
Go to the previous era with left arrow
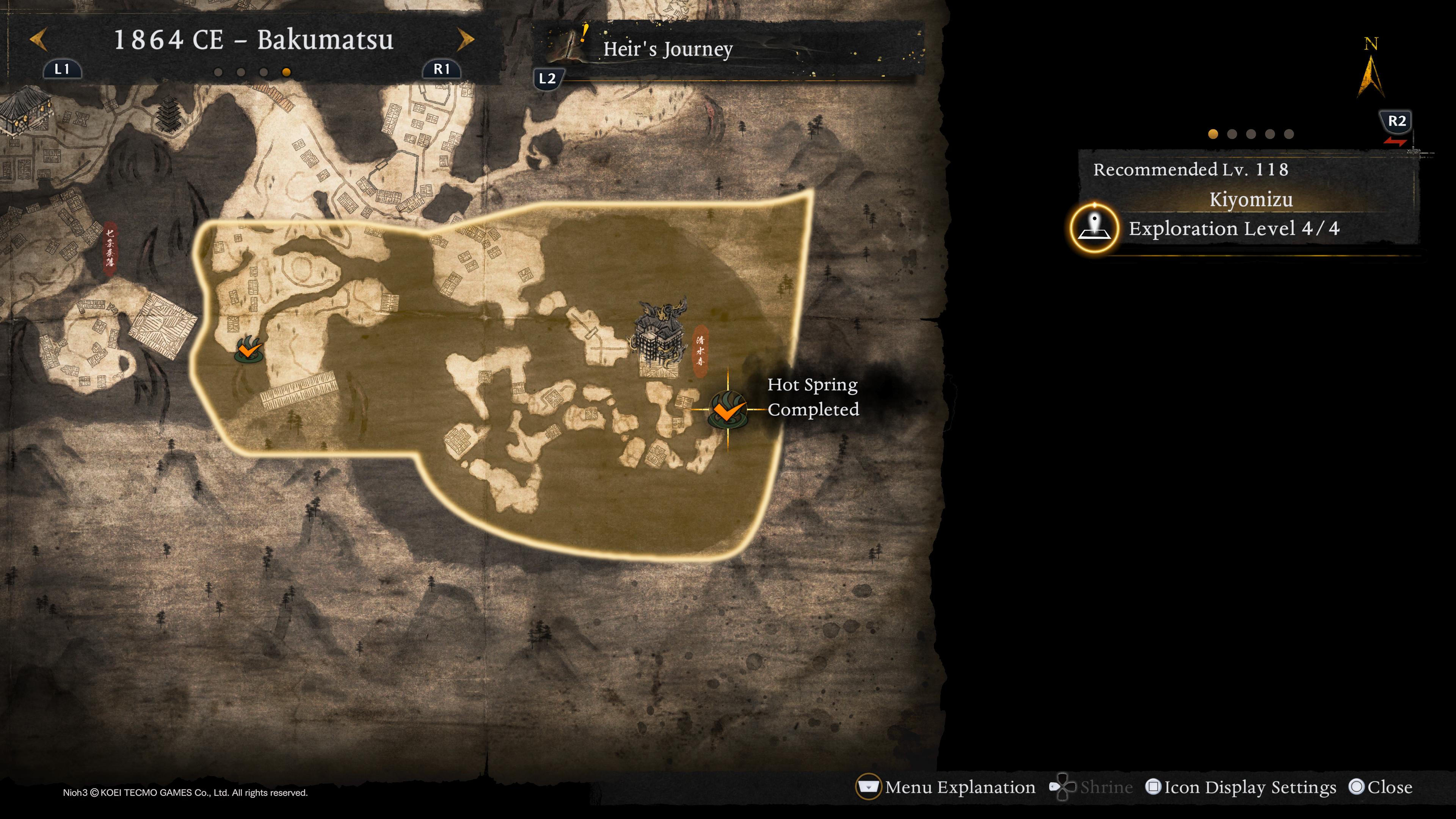click(x=38, y=39)
